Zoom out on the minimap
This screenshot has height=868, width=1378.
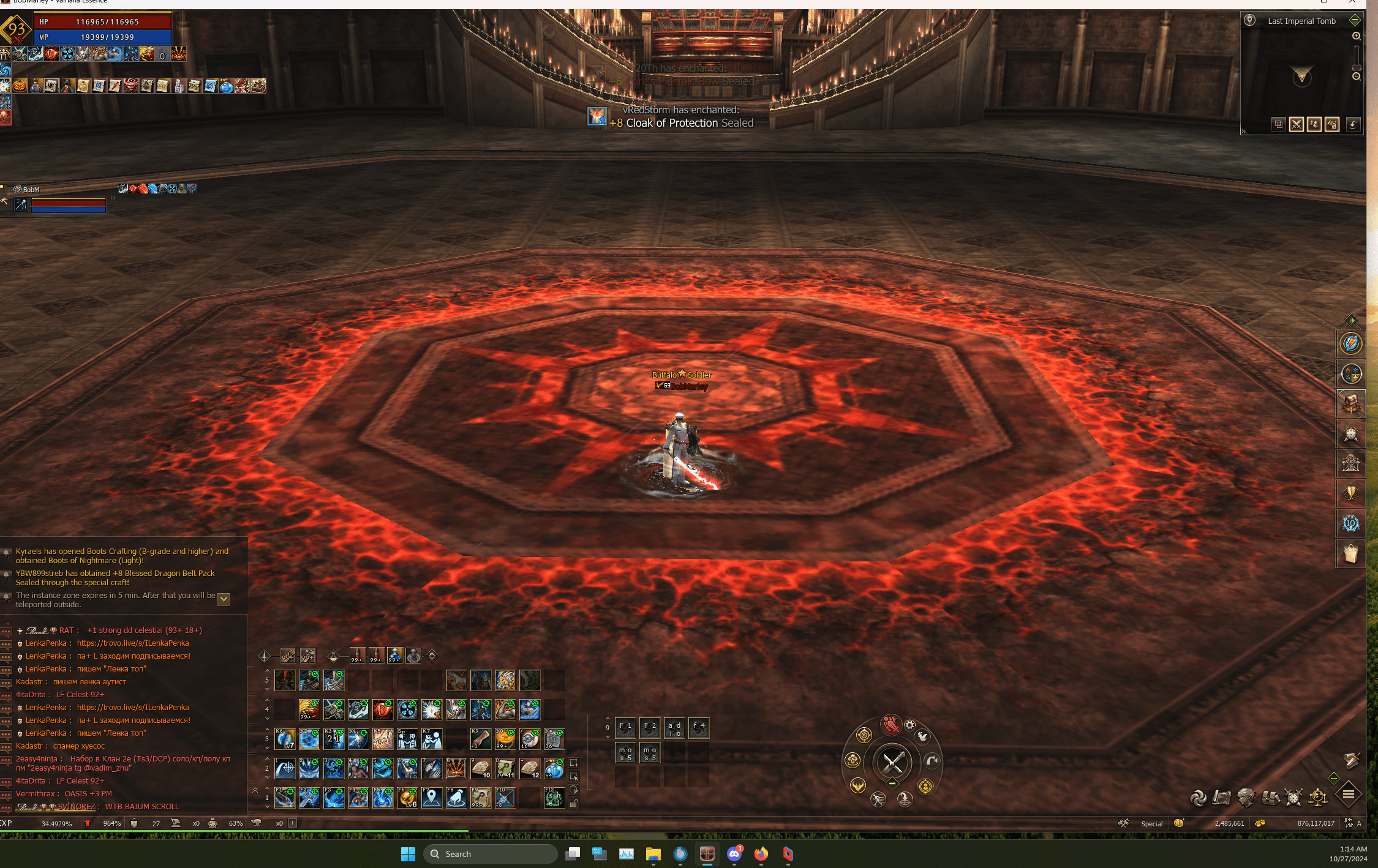click(x=1356, y=77)
